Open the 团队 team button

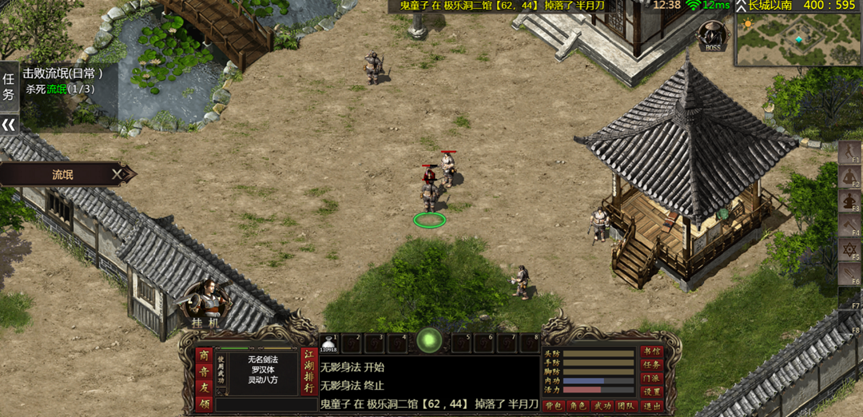[627, 405]
